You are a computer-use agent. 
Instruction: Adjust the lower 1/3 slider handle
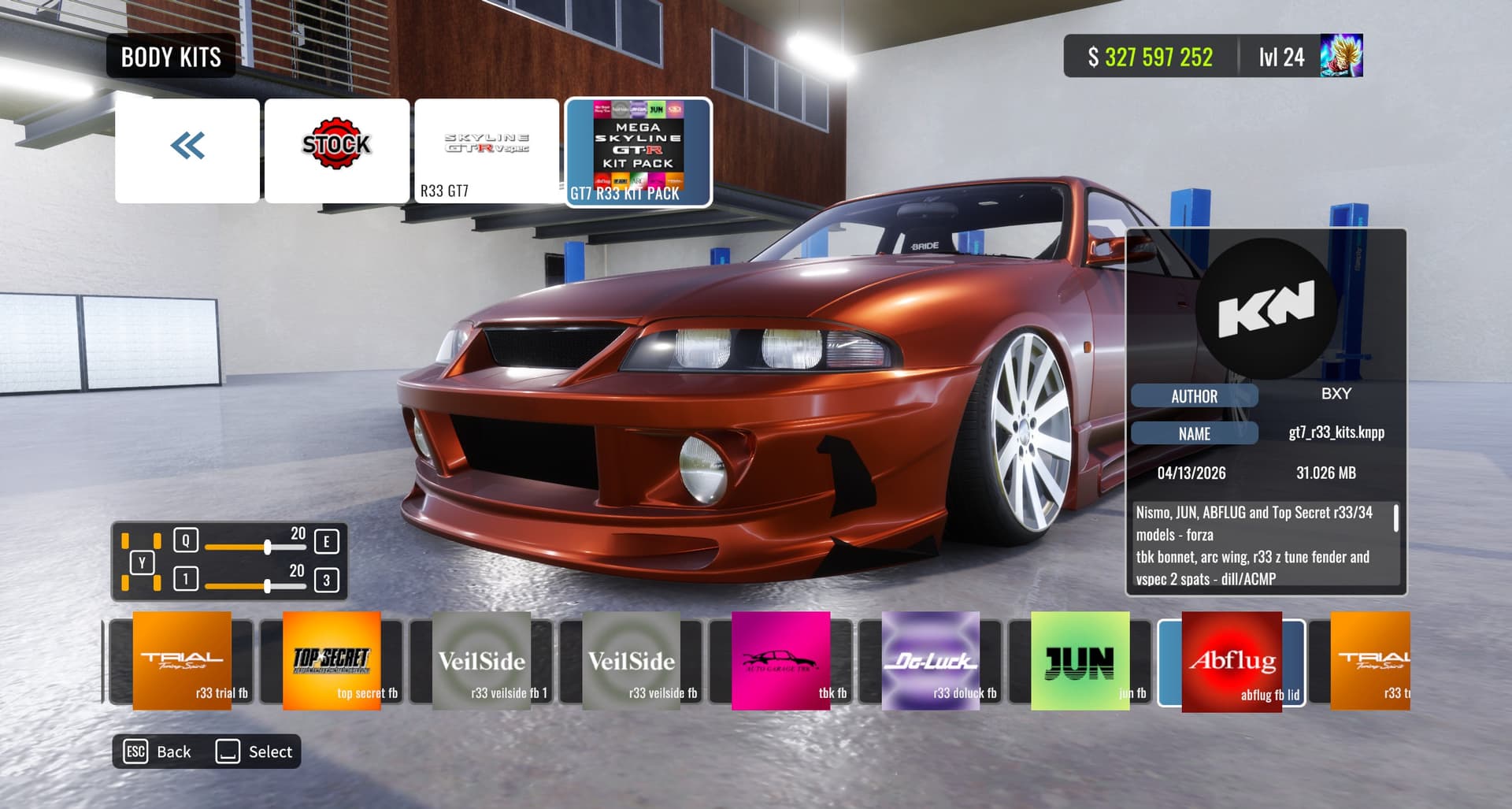point(268,585)
